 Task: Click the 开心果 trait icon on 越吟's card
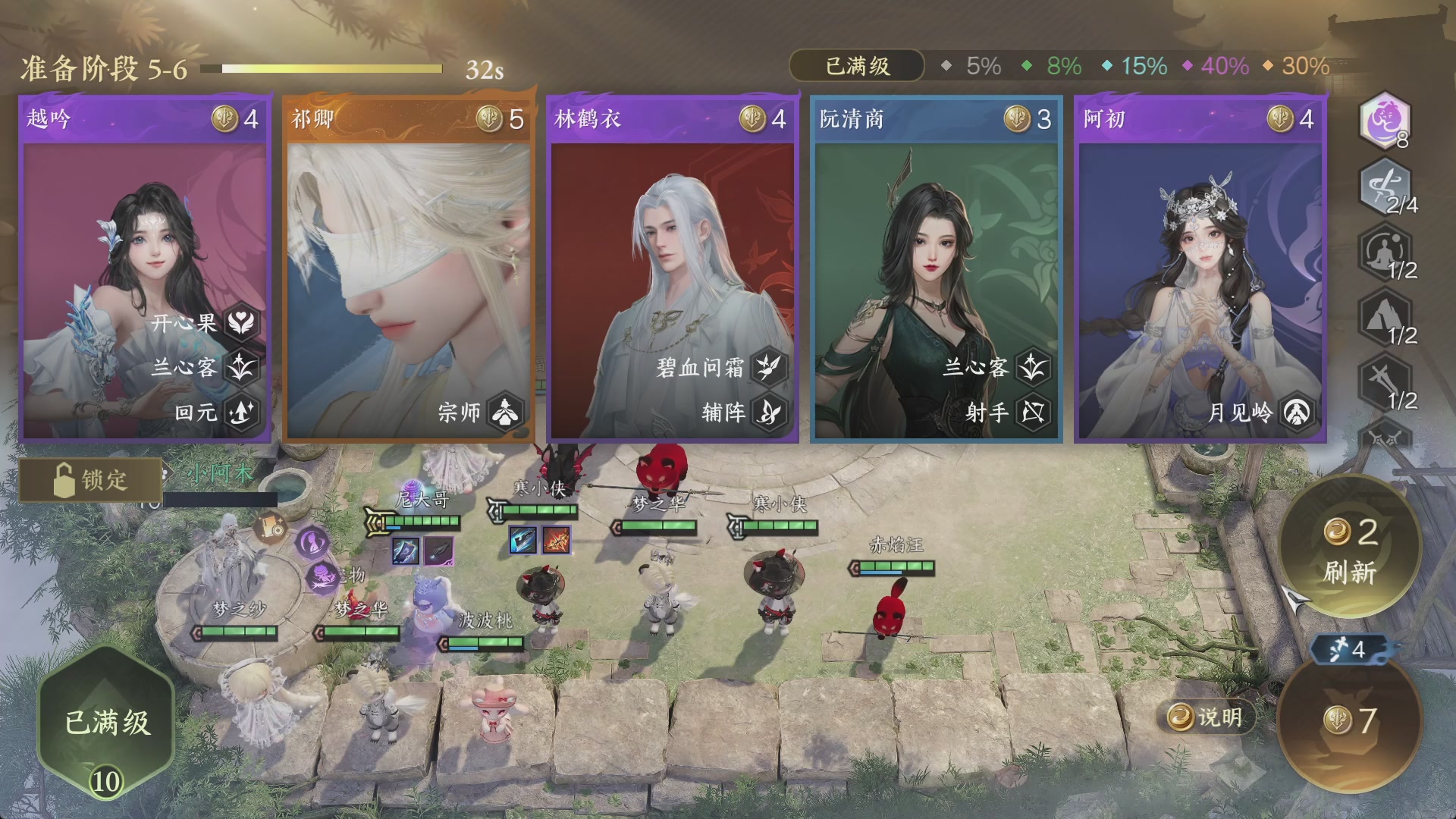click(x=243, y=322)
